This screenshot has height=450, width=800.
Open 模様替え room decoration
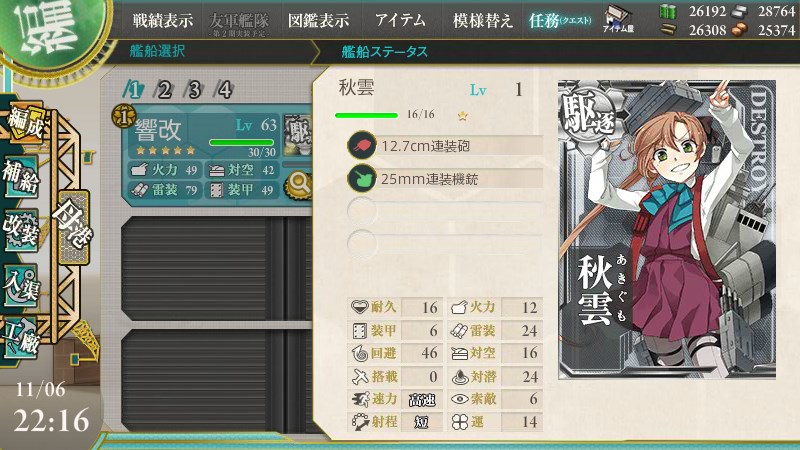[483, 20]
